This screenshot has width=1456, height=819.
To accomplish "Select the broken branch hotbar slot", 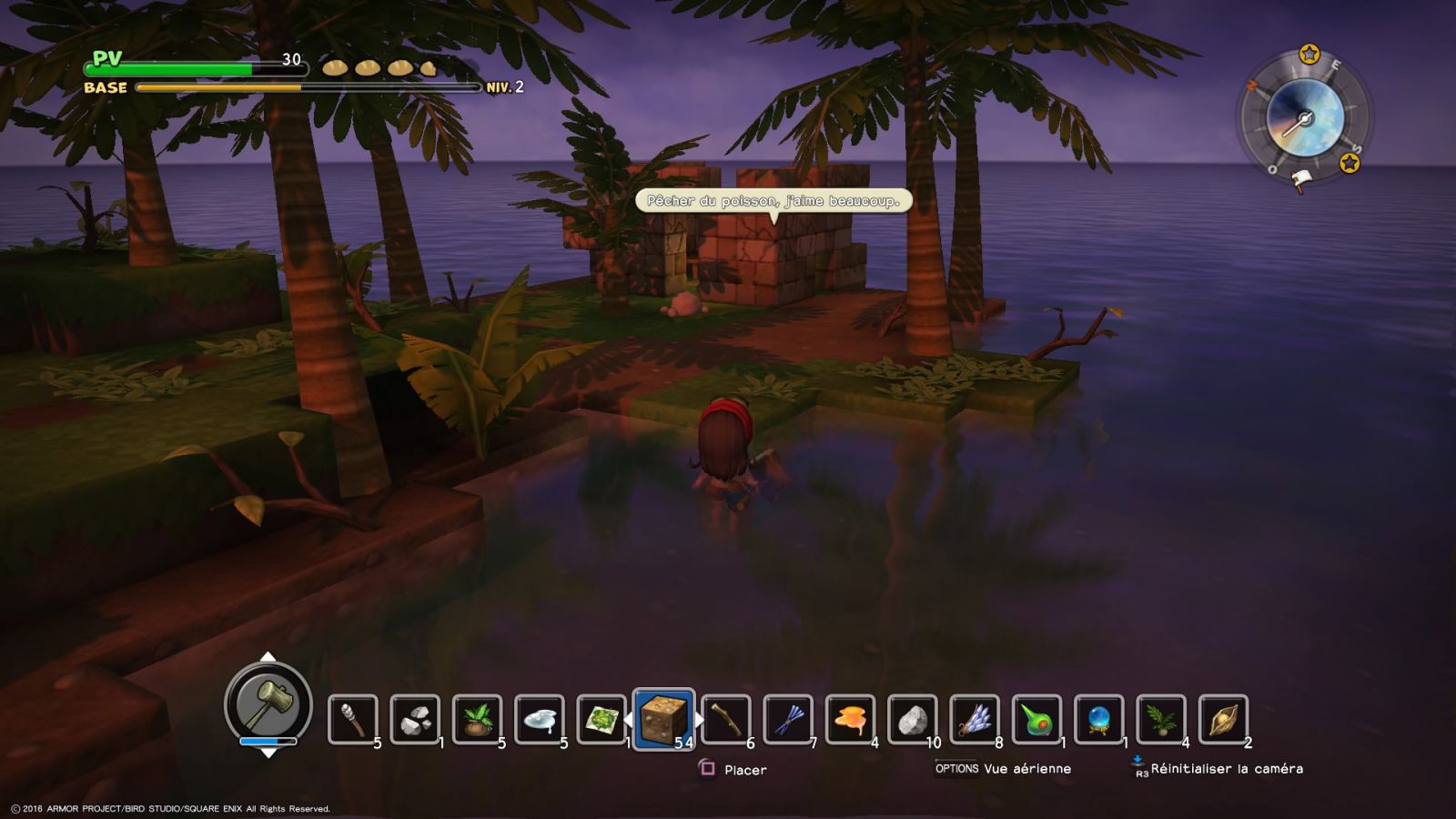I will point(725,719).
